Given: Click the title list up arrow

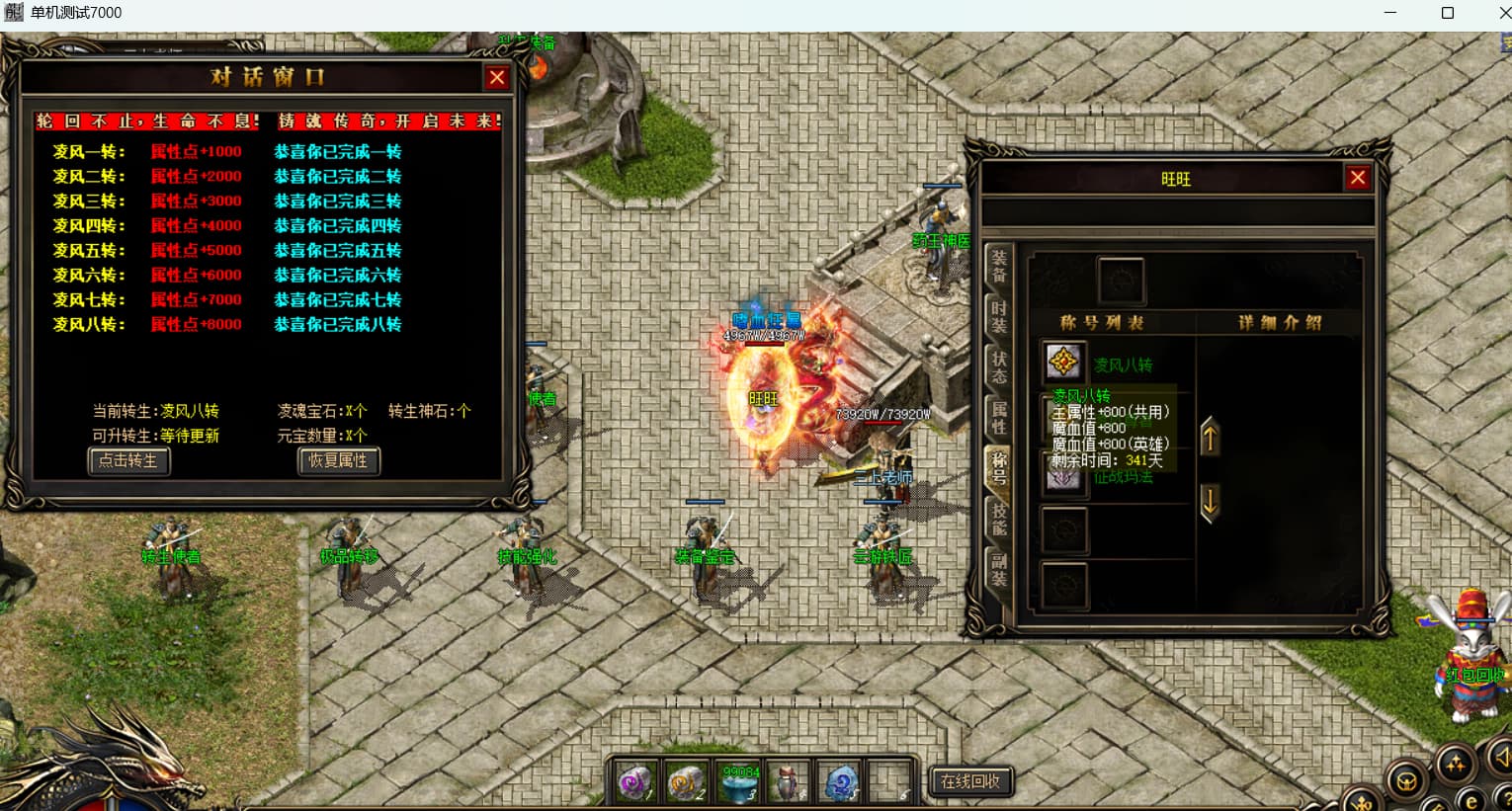Looking at the screenshot, I should (1210, 437).
